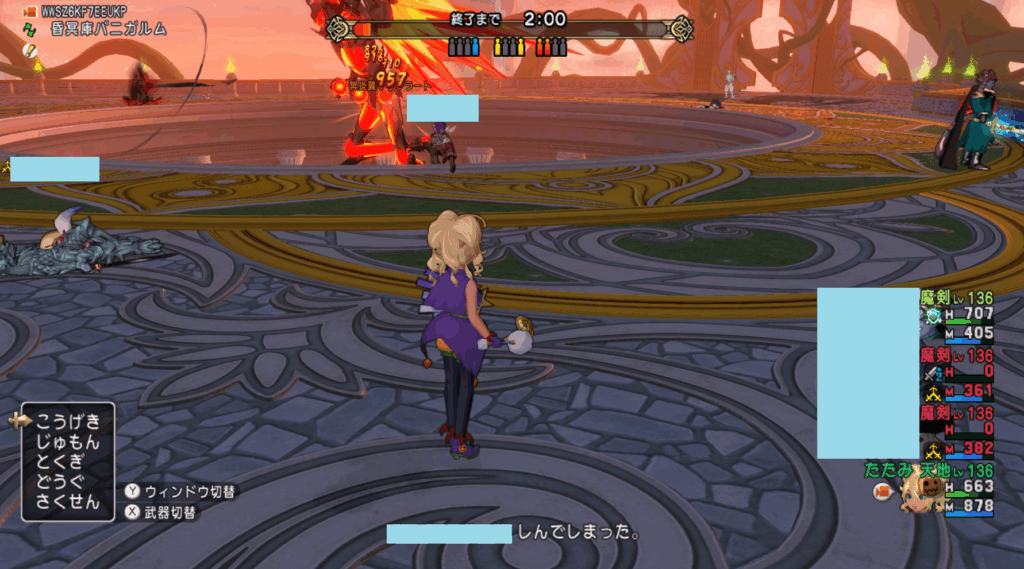
Task: Click the orange camera recording icon
Action: tap(28, 11)
